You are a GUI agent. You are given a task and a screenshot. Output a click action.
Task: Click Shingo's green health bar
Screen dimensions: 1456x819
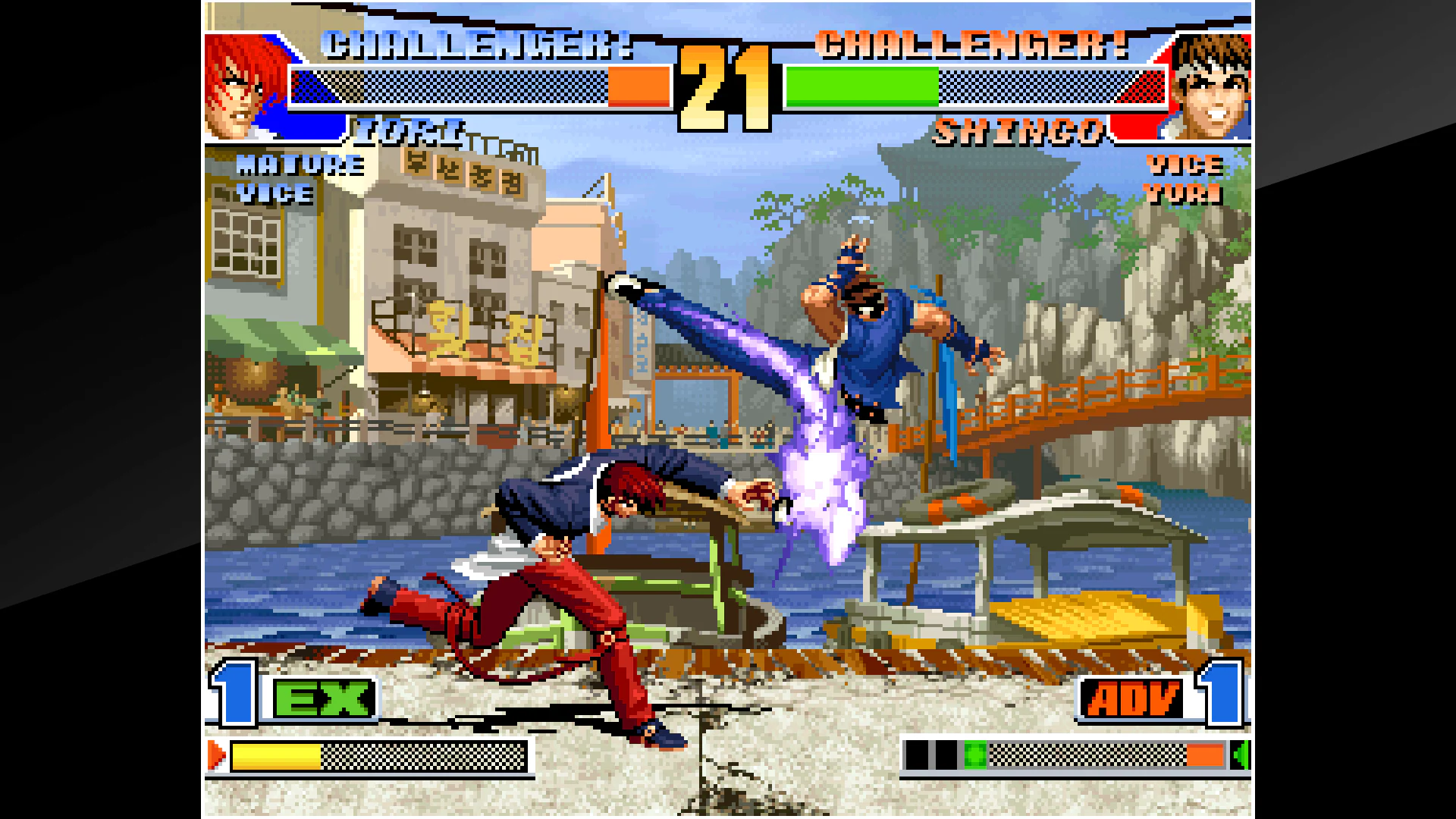coord(861,86)
